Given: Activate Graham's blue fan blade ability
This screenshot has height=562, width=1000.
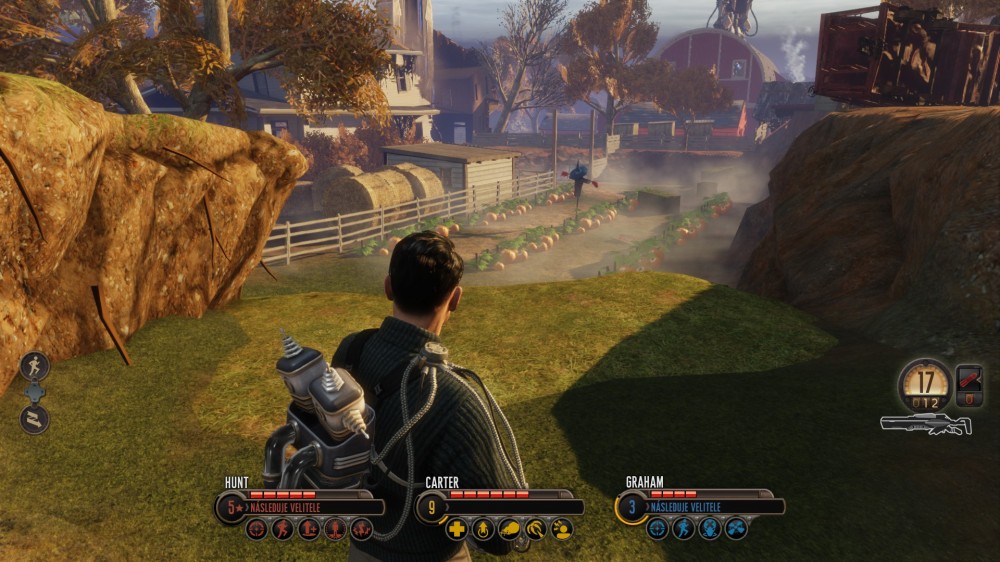Looking at the screenshot, I should pyautogui.click(x=735, y=529).
